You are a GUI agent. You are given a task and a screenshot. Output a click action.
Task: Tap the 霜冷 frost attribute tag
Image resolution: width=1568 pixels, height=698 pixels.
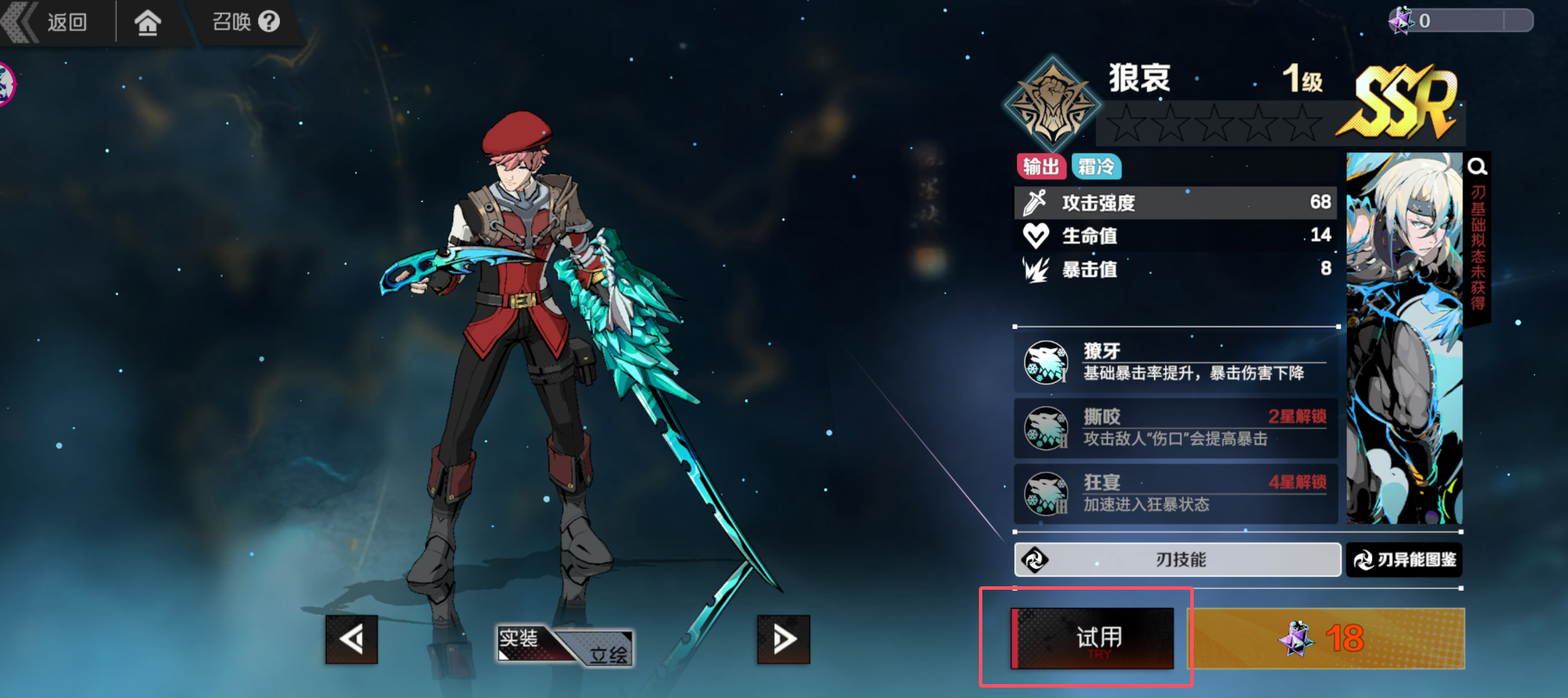(1097, 166)
